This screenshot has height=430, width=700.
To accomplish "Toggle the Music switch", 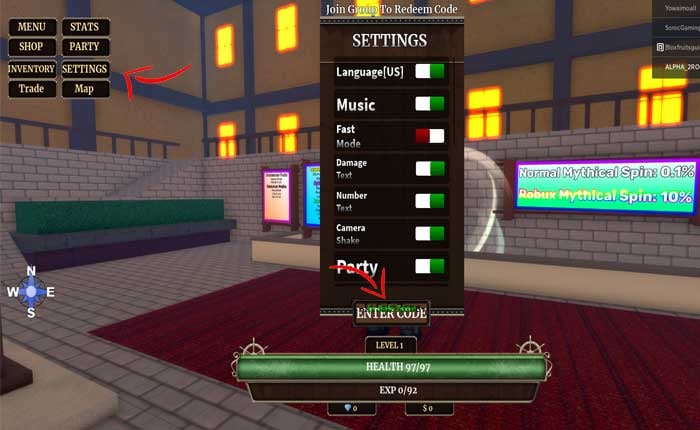I will 430,104.
